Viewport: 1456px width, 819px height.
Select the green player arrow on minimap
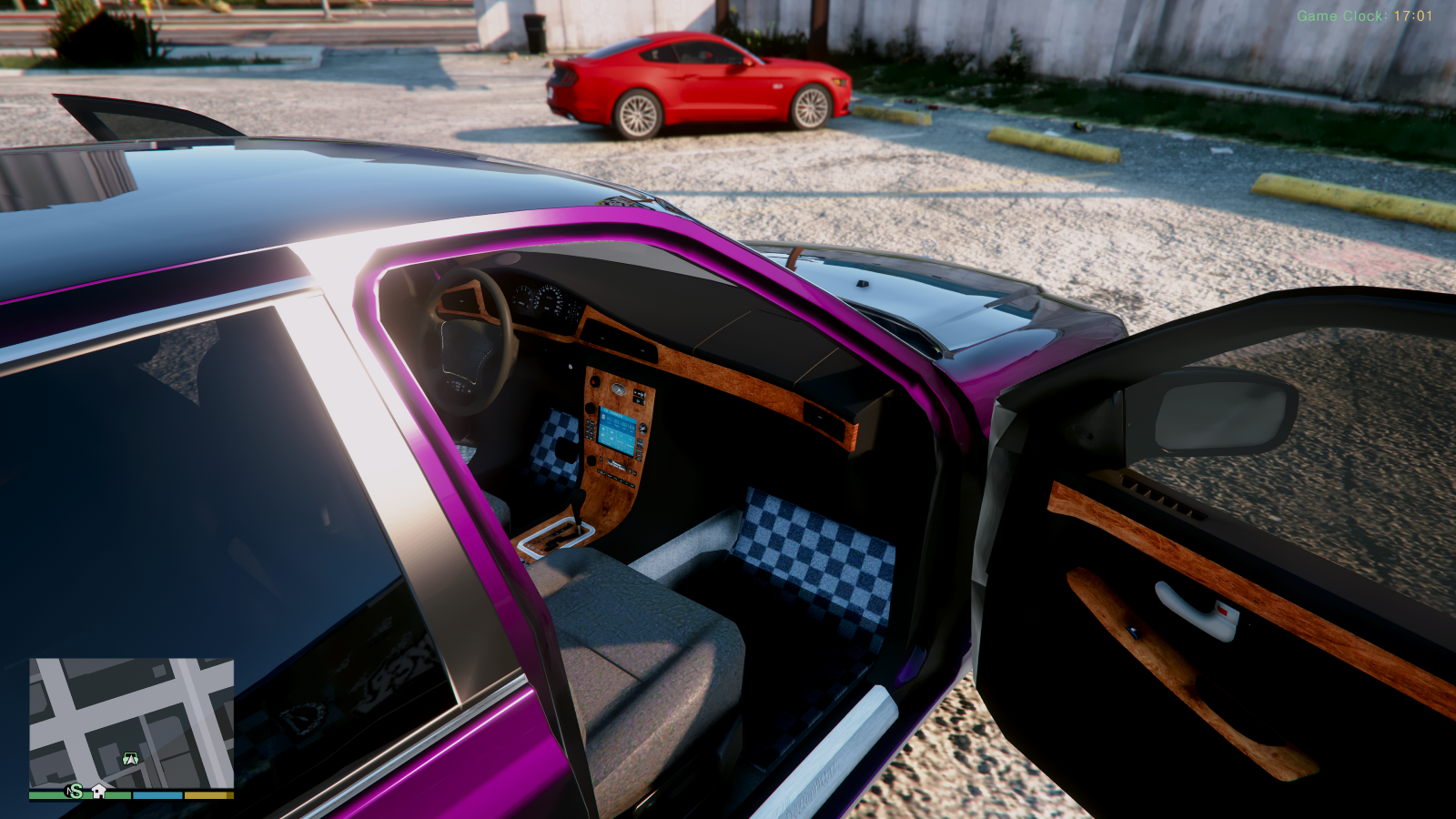click(130, 758)
